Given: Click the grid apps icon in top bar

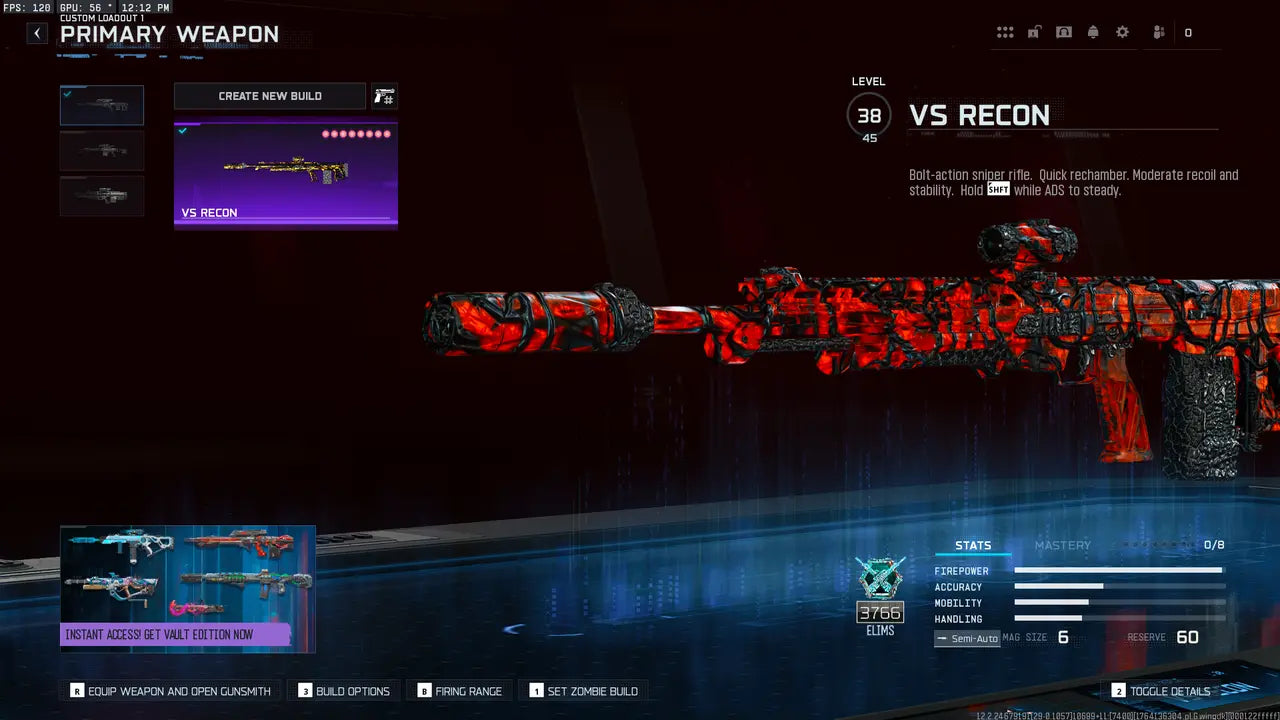Looking at the screenshot, I should 1005,32.
